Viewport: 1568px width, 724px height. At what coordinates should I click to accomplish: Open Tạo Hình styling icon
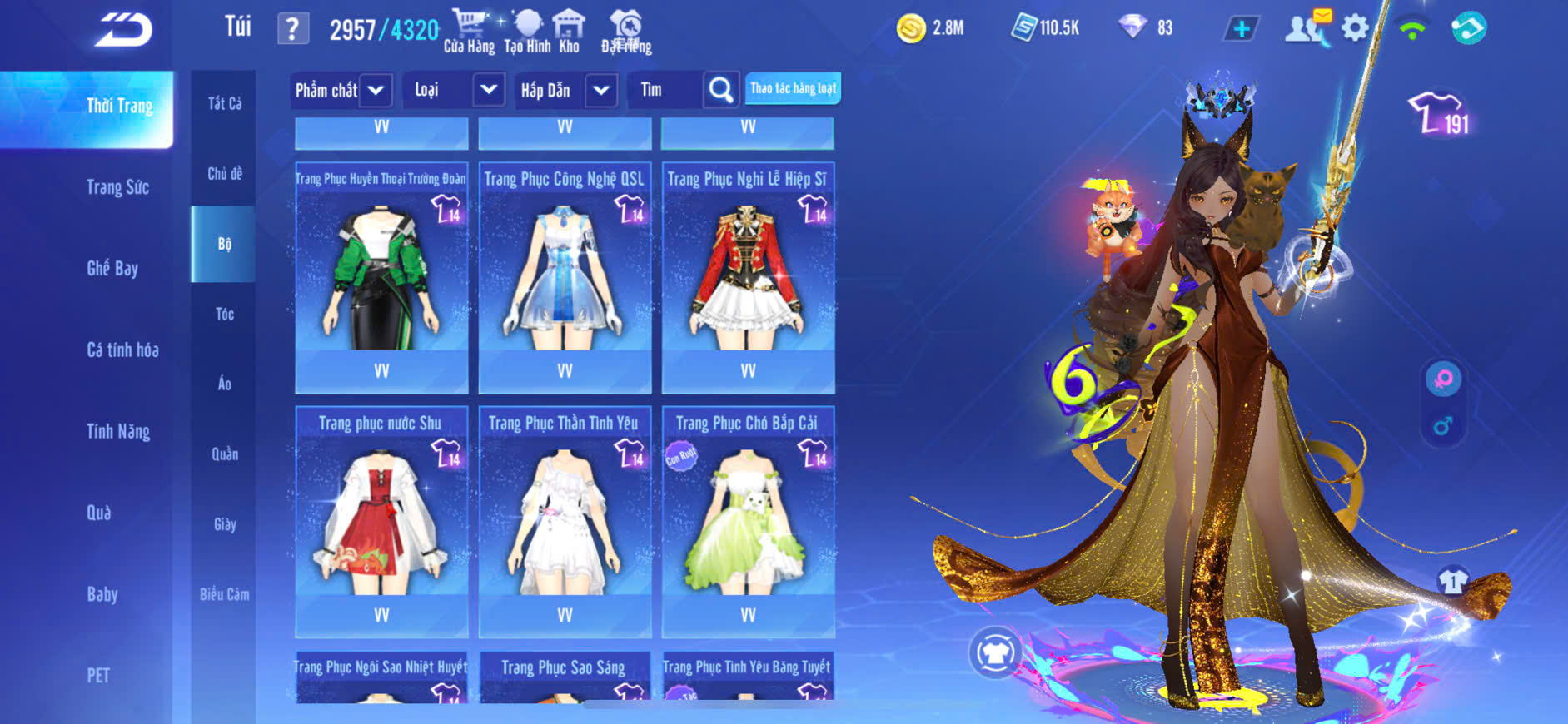(x=527, y=32)
